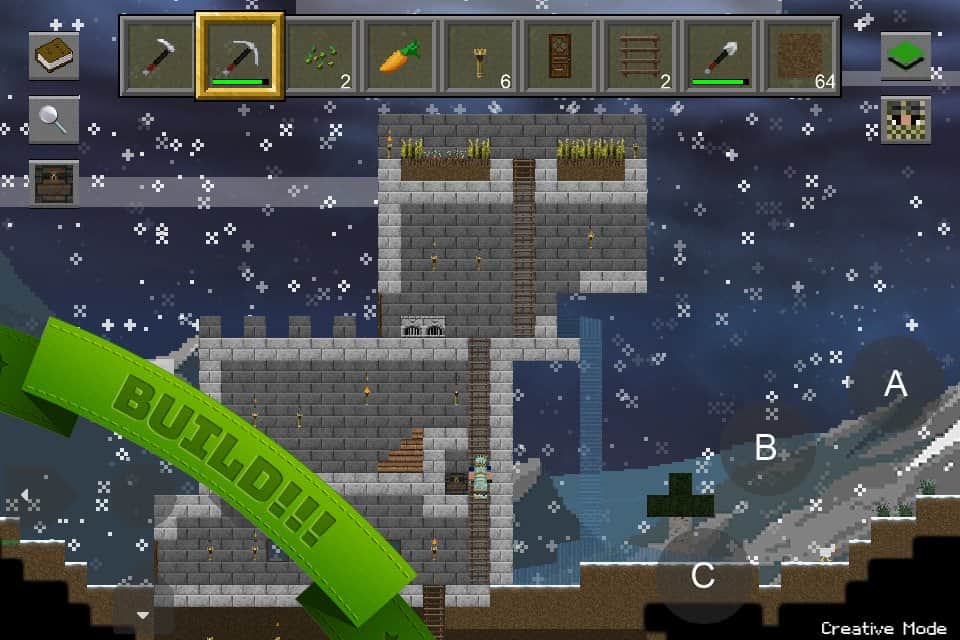Select the highlighted pickaxe with green durability bar
Viewport: 960px width, 640px height.
240,56
